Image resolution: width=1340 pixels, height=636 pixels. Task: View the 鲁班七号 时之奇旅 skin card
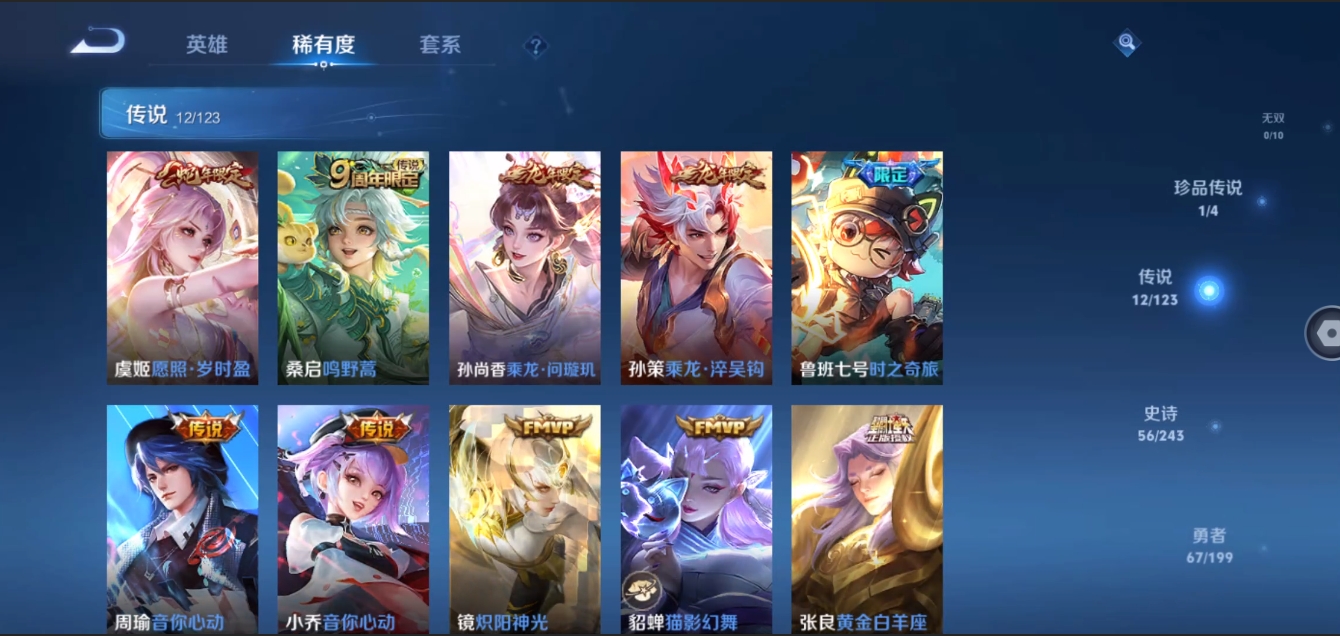[867, 267]
